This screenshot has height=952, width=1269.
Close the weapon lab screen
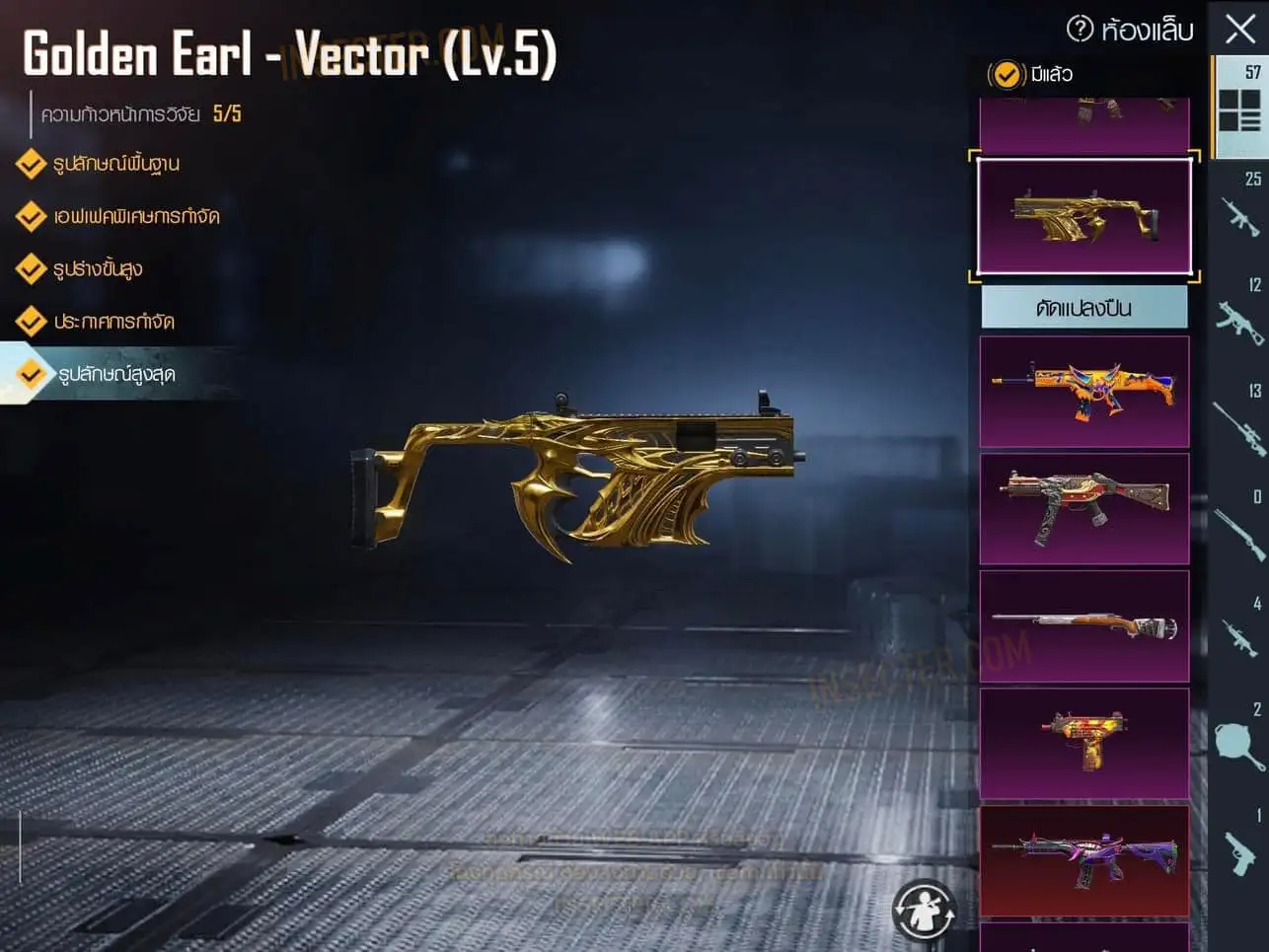click(x=1239, y=29)
